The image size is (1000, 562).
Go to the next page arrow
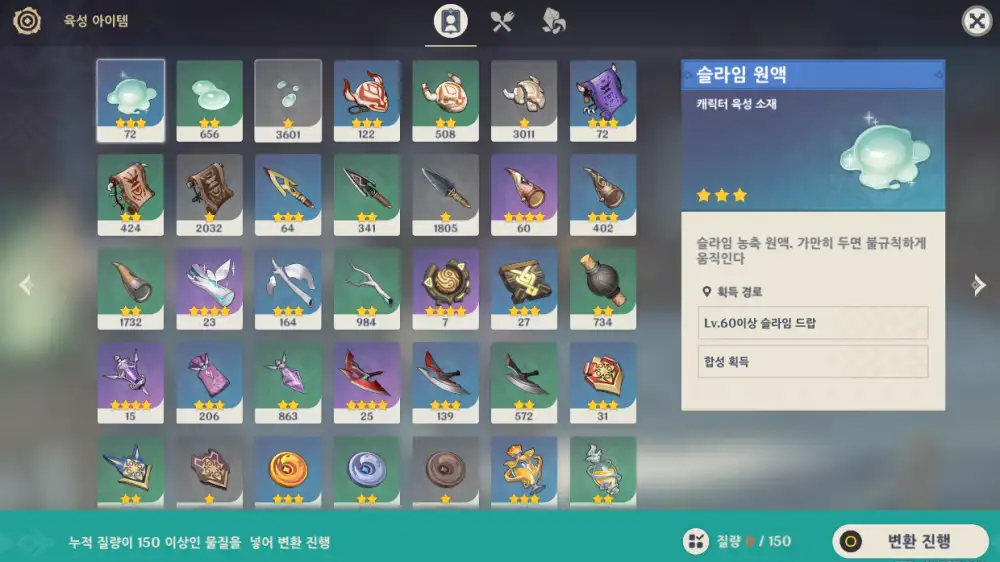click(979, 285)
